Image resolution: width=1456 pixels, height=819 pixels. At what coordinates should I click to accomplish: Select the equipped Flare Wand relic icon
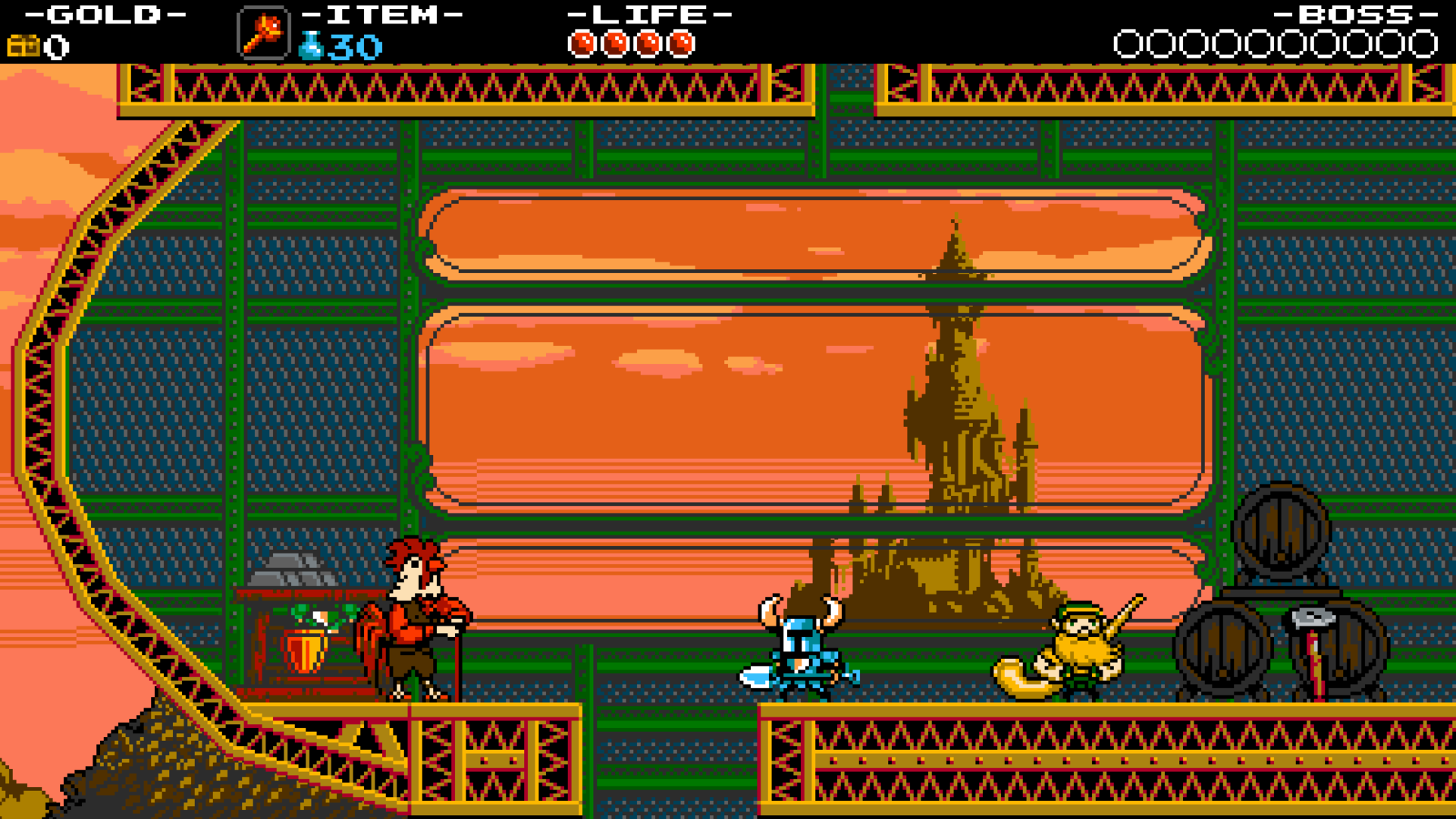(x=263, y=33)
